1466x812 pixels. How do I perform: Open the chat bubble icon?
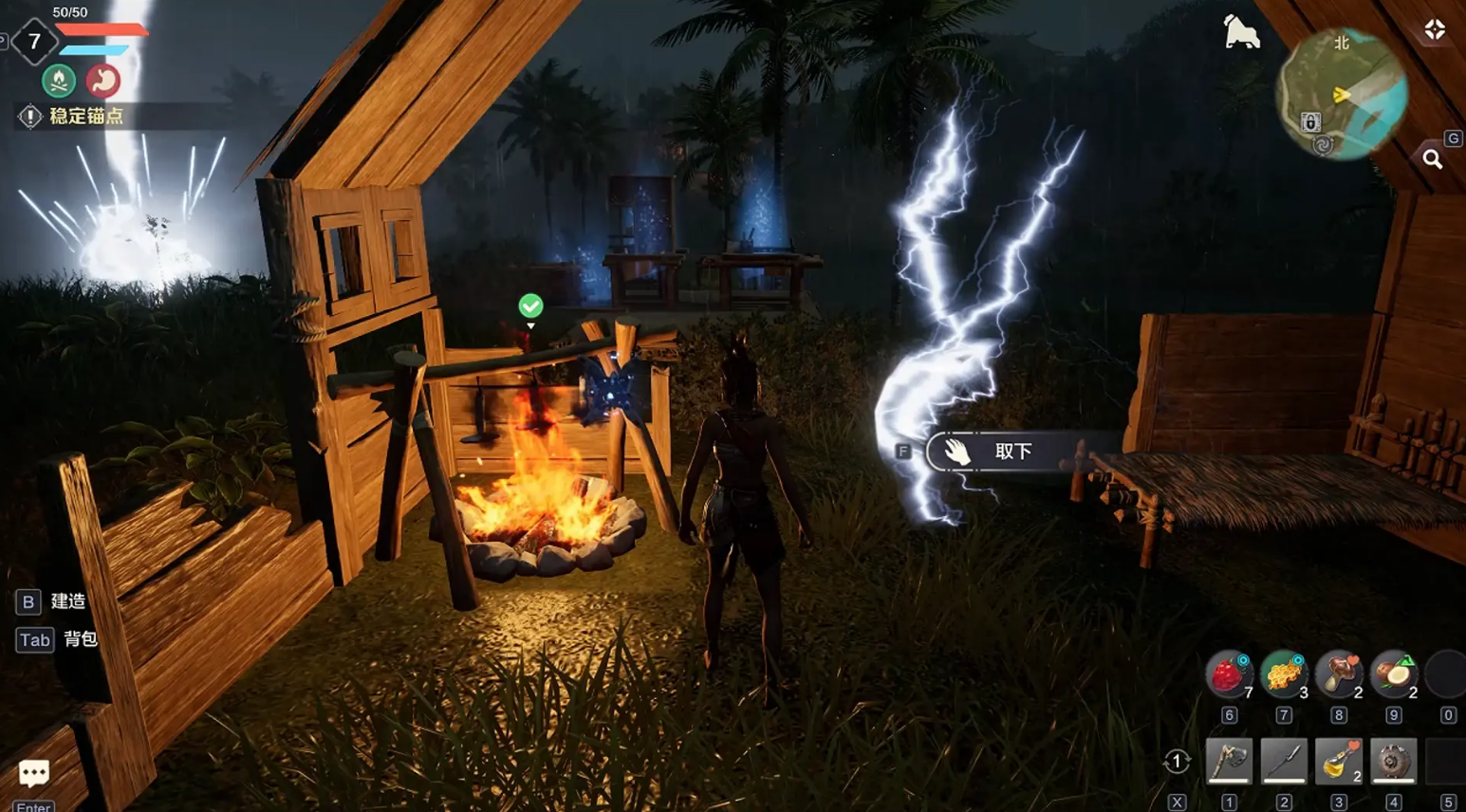tap(34, 773)
